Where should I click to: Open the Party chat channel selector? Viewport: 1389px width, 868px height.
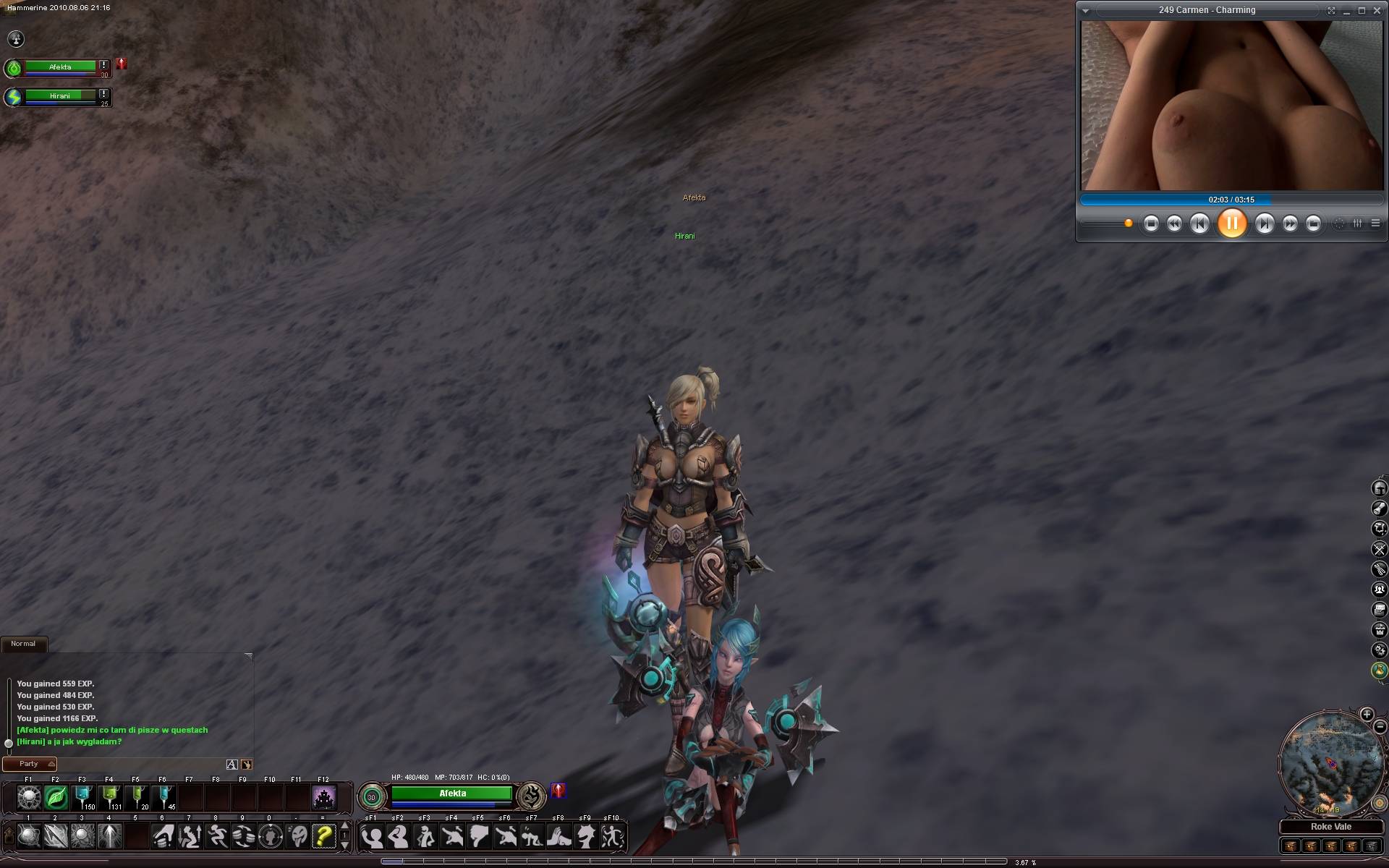pos(30,764)
